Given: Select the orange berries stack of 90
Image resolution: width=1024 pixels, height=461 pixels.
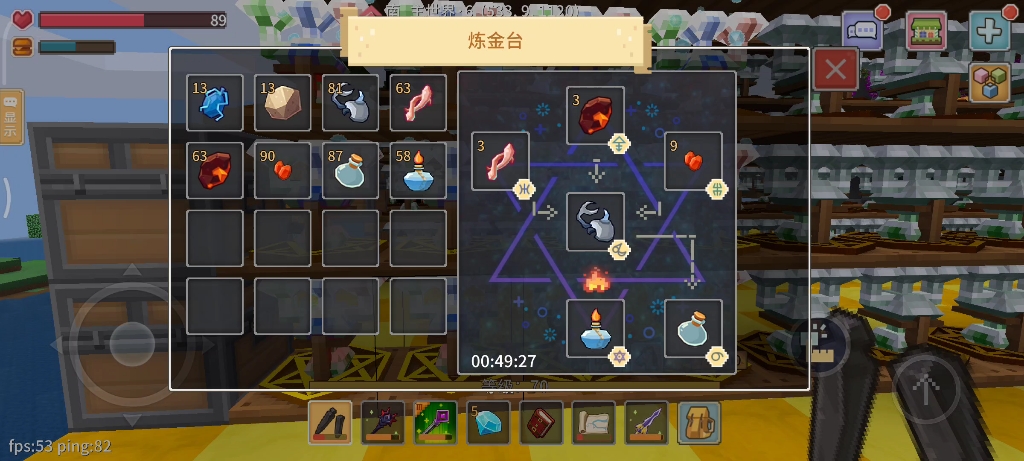Looking at the screenshot, I should [x=283, y=170].
